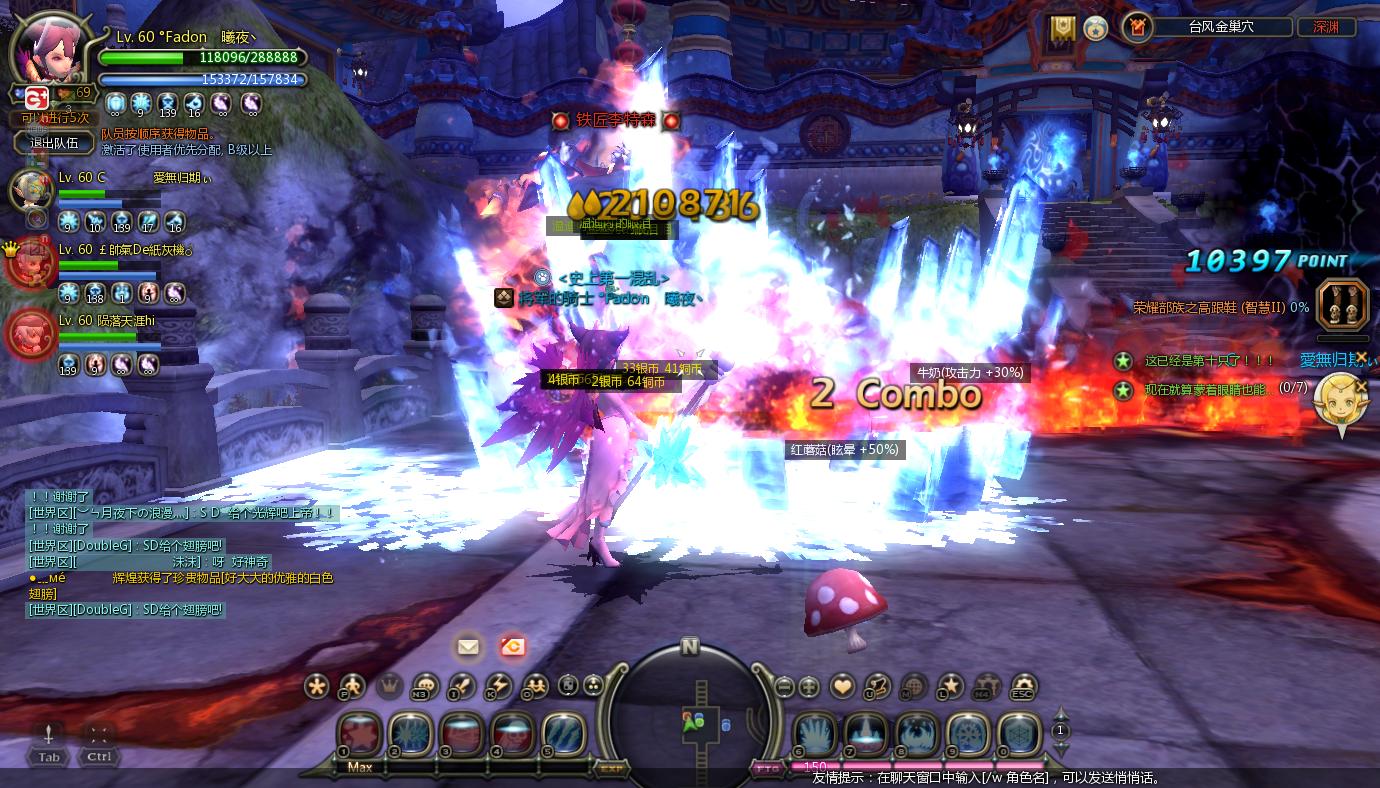Open the ESC gear system menu
Image resolution: width=1380 pixels, height=788 pixels.
point(1022,687)
